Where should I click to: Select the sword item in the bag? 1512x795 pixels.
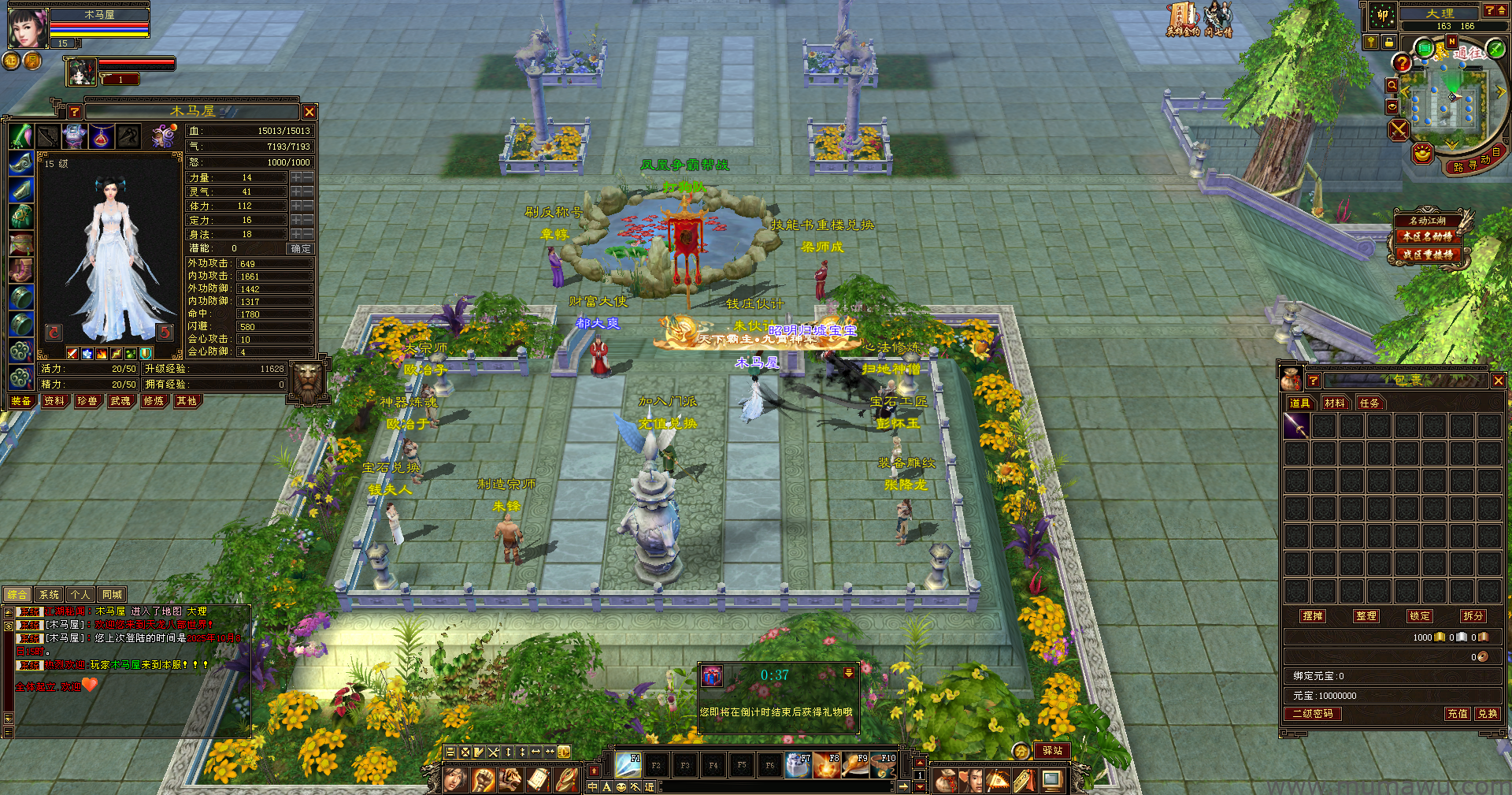click(x=1296, y=426)
